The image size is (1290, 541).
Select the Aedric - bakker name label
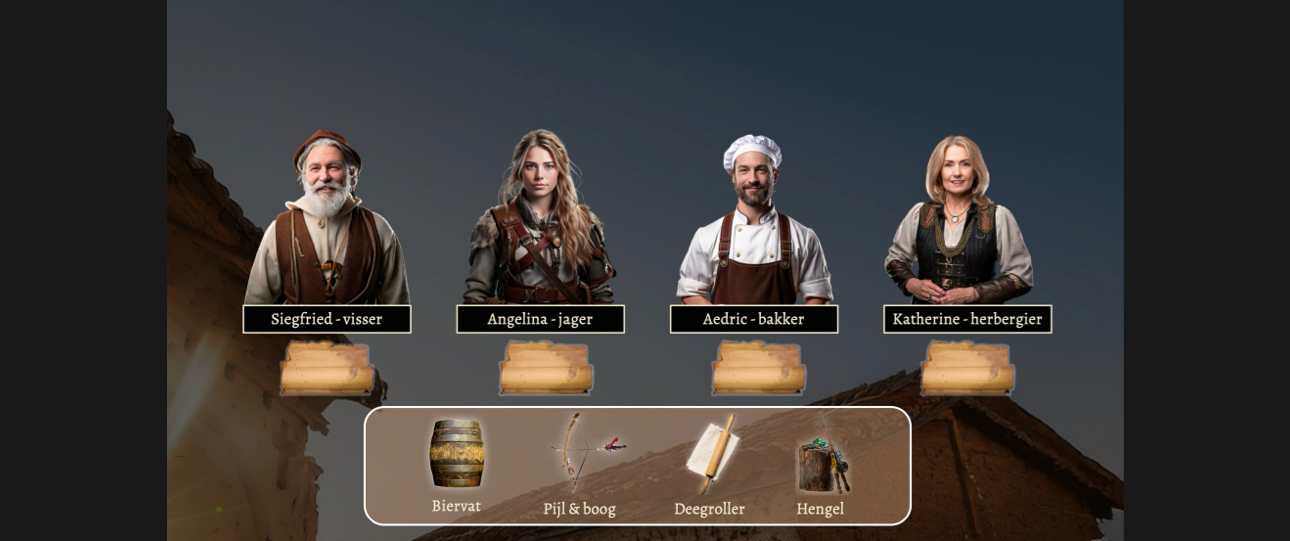click(x=754, y=319)
